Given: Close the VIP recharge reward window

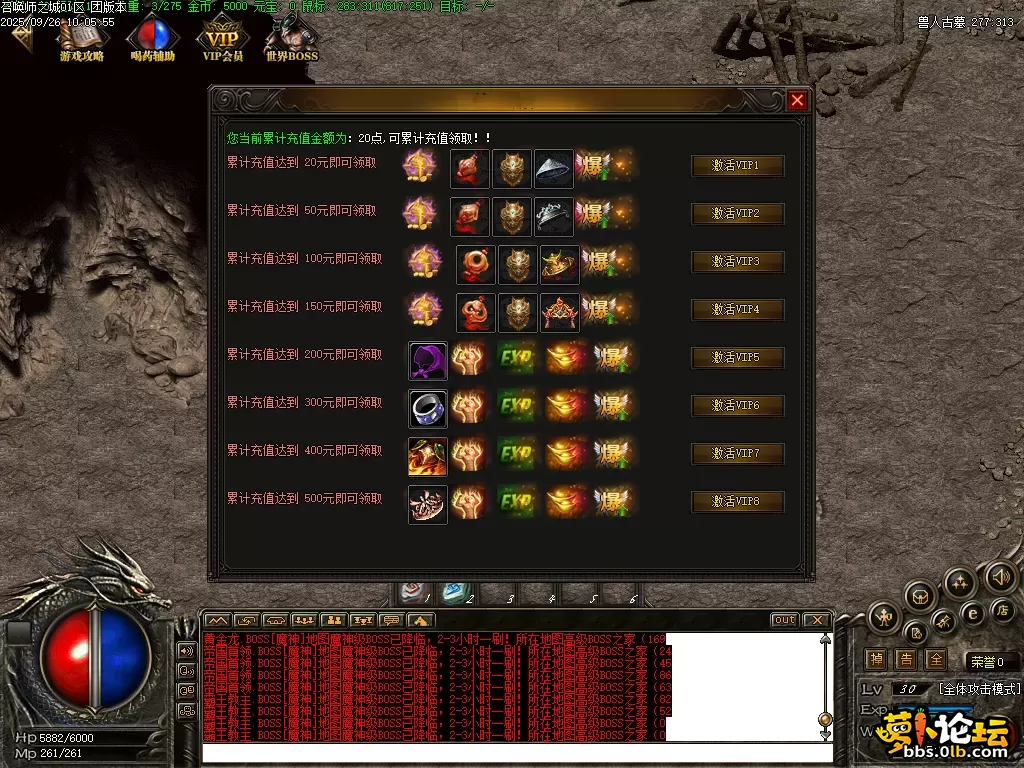Looking at the screenshot, I should click(797, 100).
